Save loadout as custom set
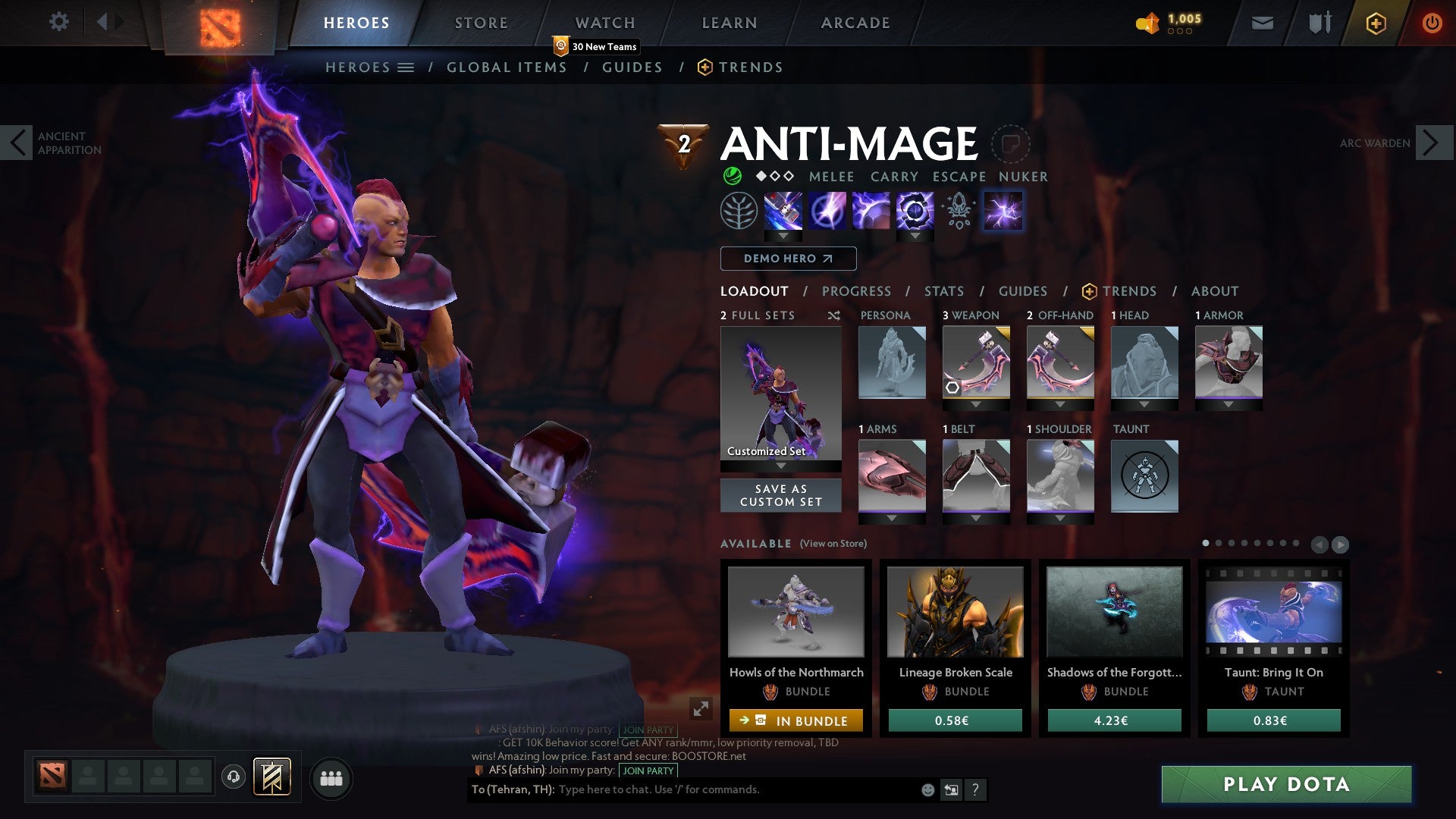 click(780, 495)
